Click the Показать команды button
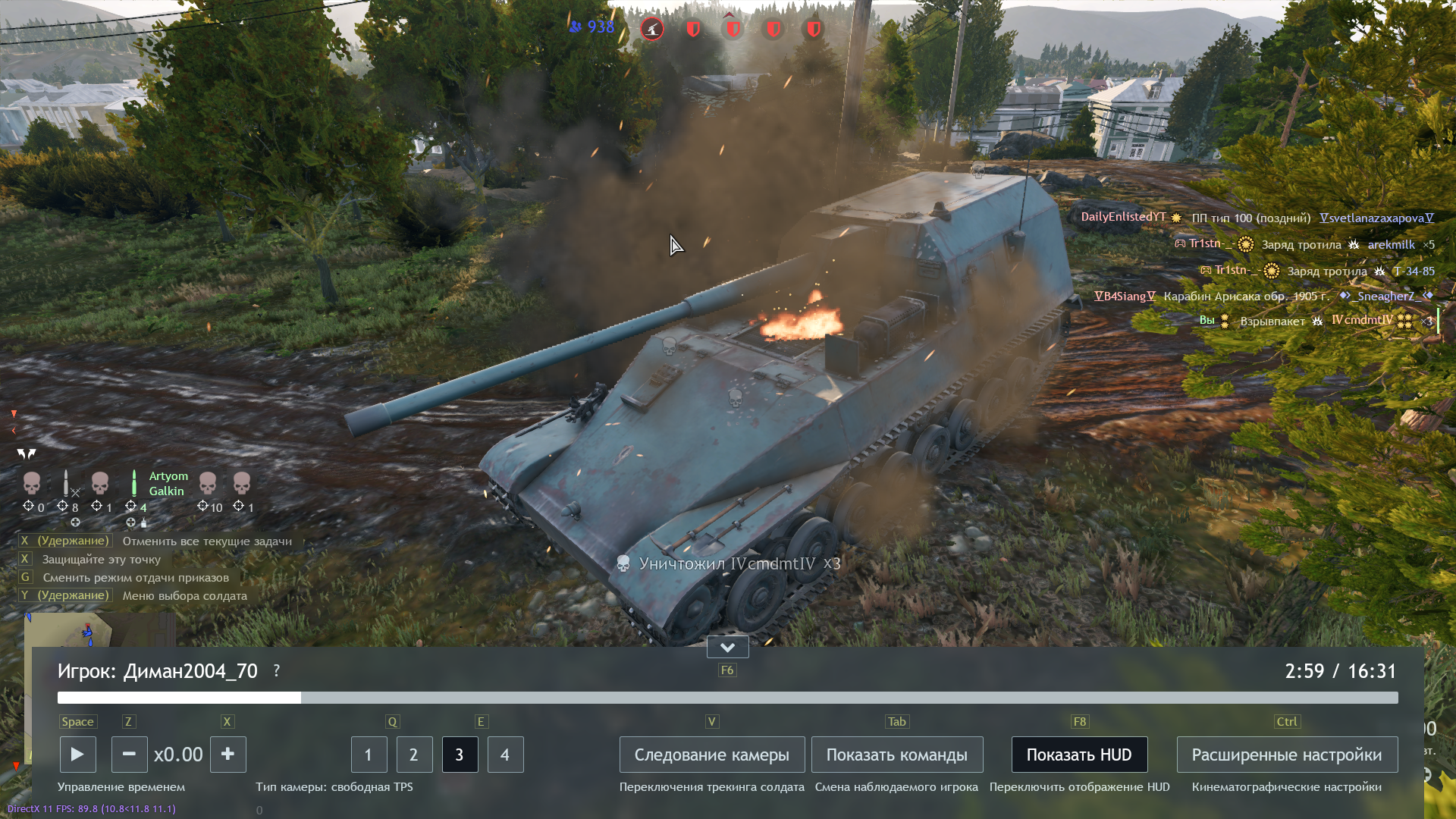The image size is (1456, 819). pos(896,755)
